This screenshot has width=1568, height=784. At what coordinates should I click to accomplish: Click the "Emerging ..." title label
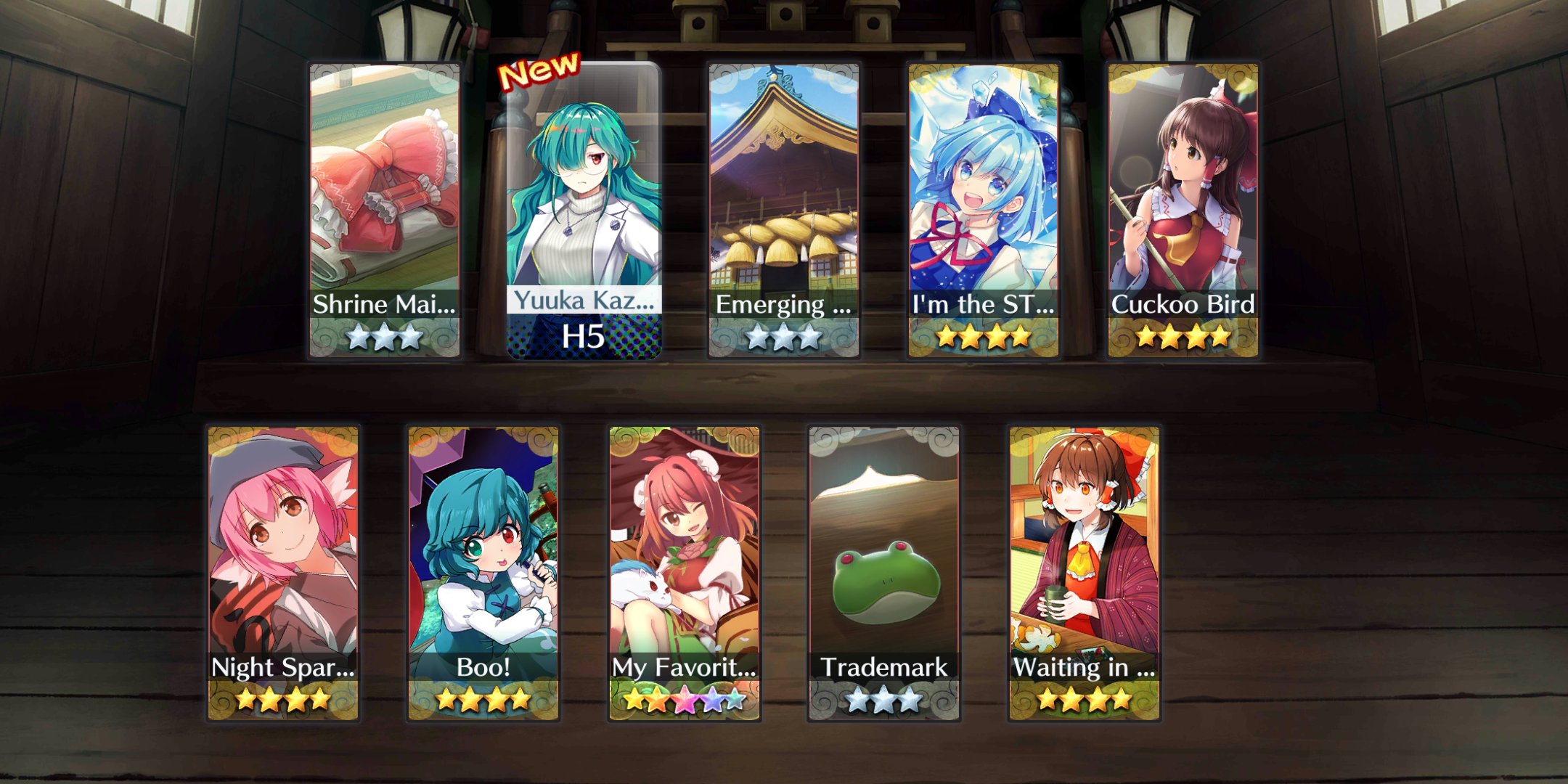[783, 305]
